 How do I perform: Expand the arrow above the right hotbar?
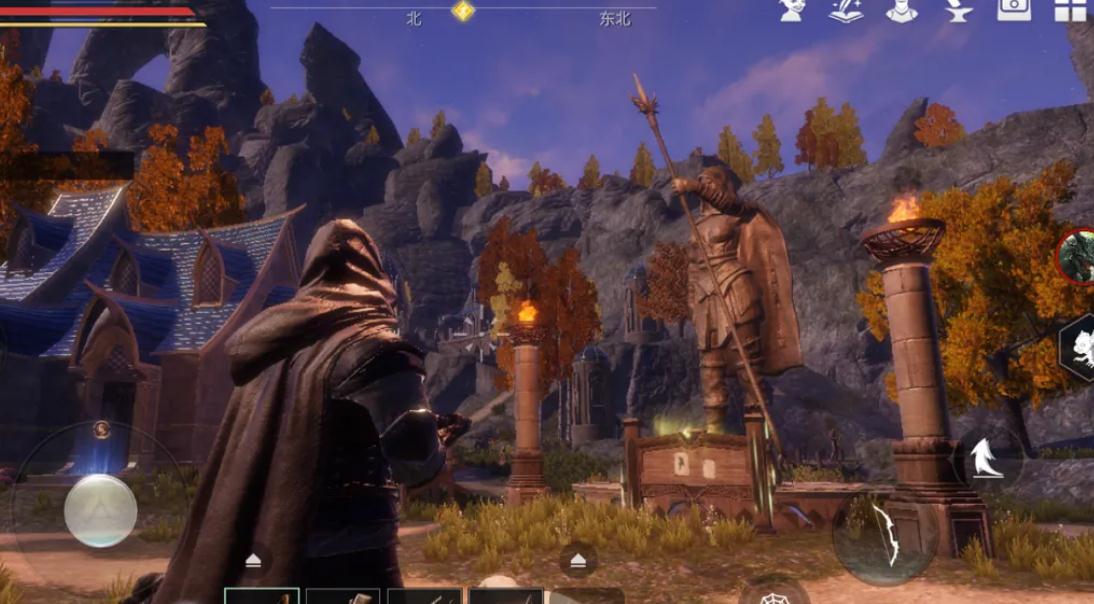point(578,560)
